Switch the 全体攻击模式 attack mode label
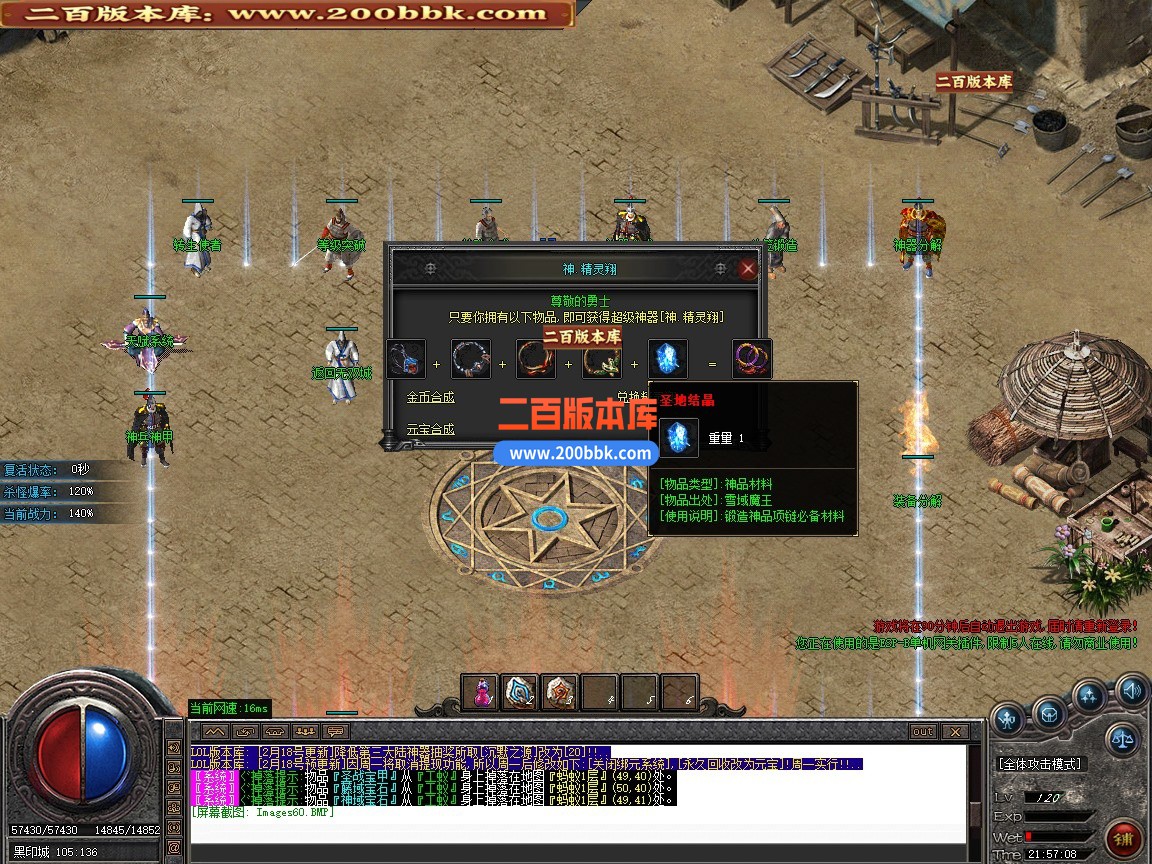This screenshot has width=1152, height=864. point(1040,764)
